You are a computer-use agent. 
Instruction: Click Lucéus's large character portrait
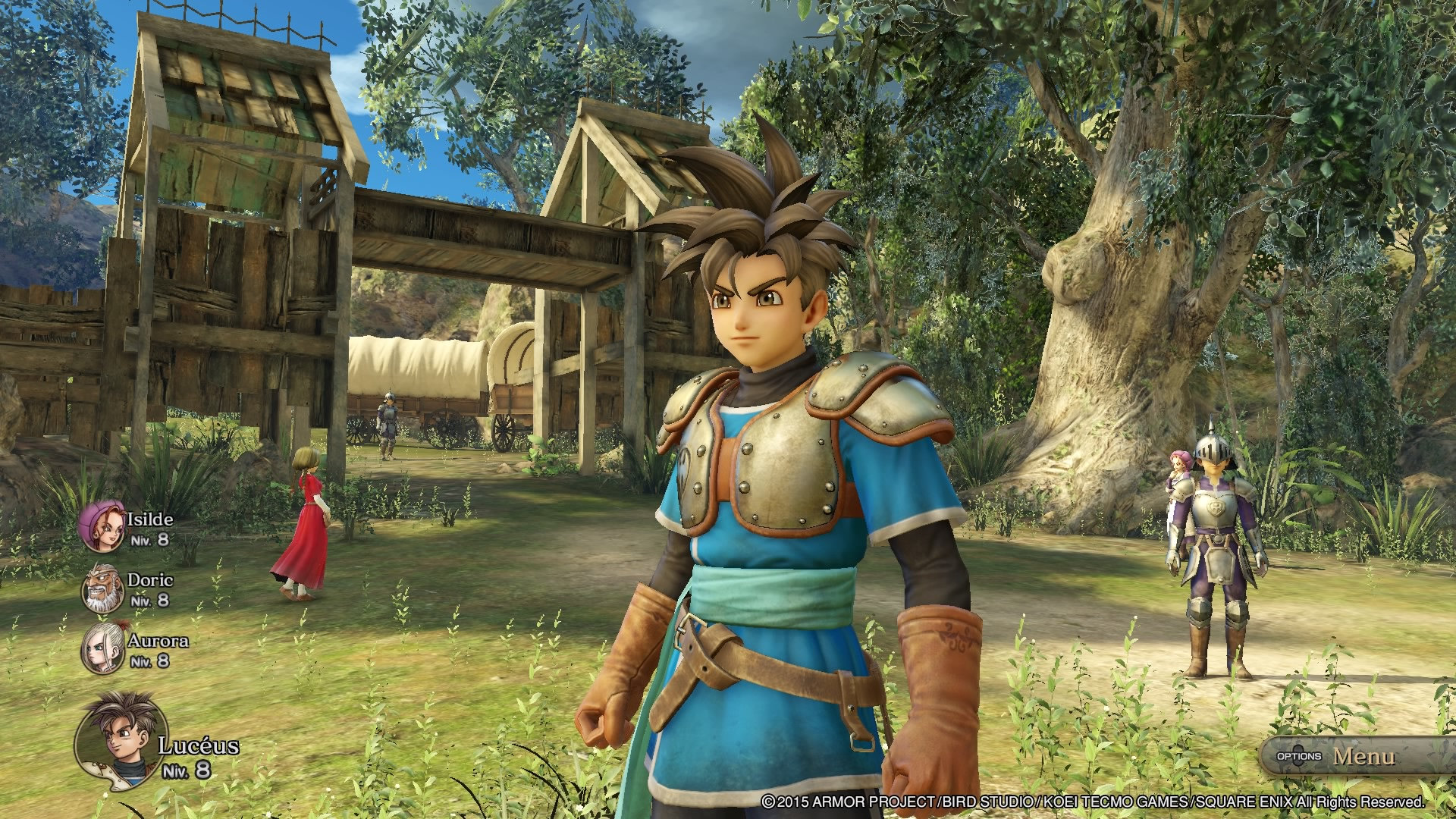(121, 737)
